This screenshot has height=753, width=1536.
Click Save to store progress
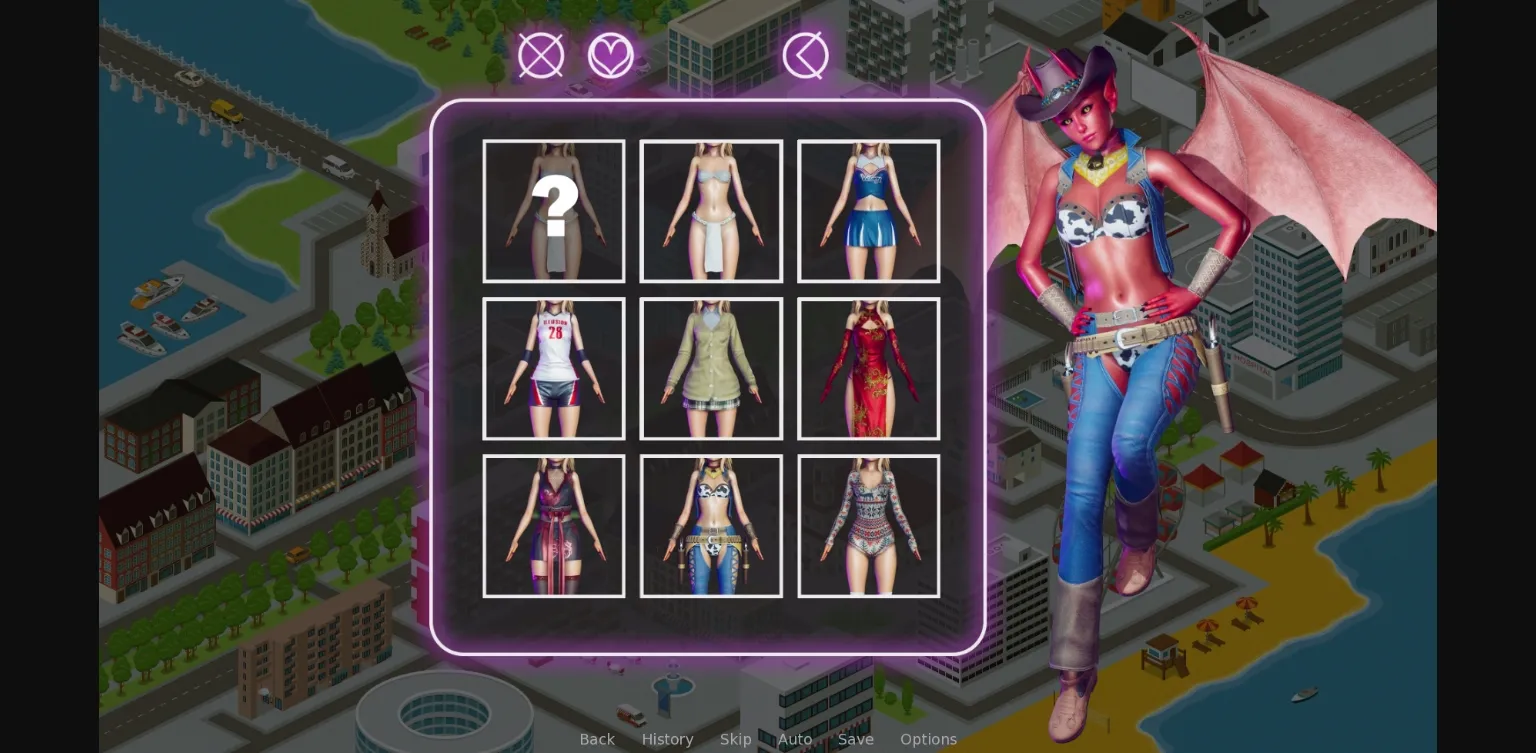tap(855, 739)
